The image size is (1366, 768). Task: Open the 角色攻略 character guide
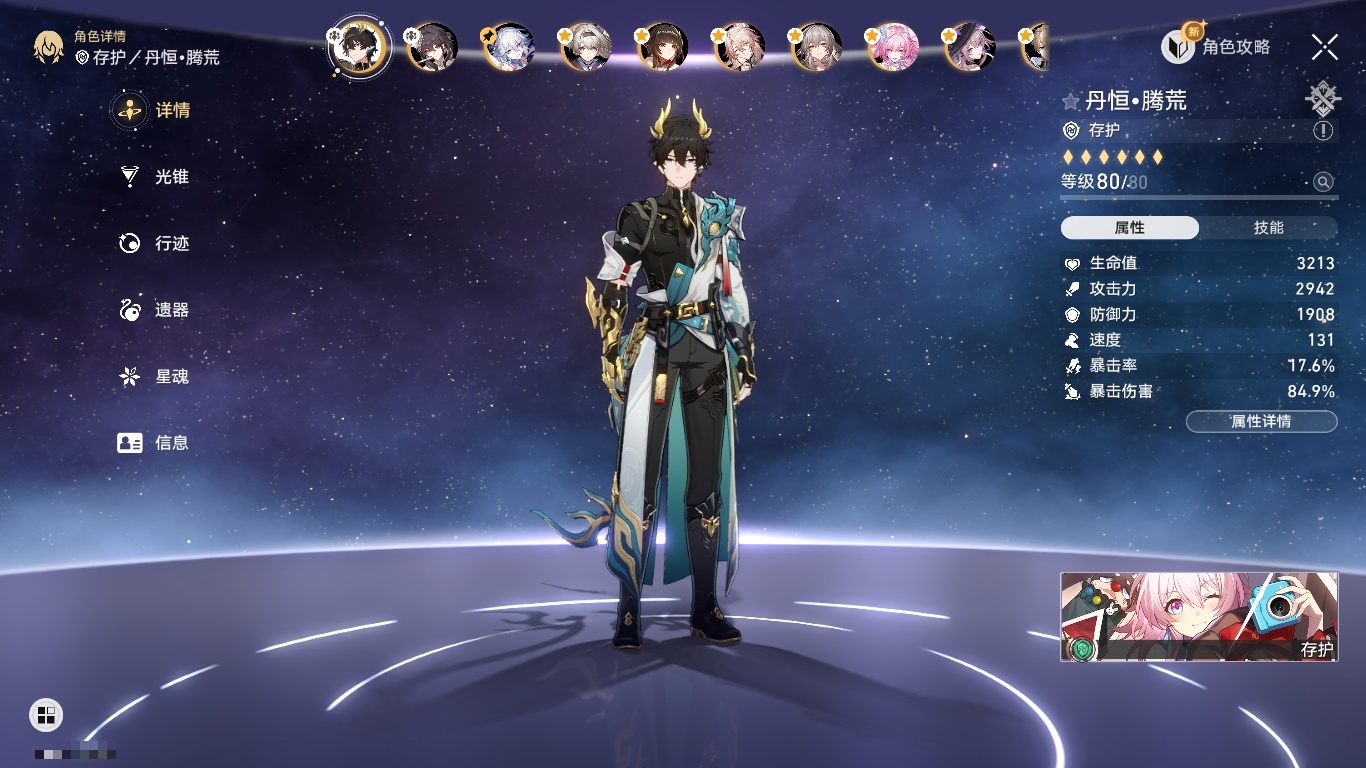[1216, 46]
